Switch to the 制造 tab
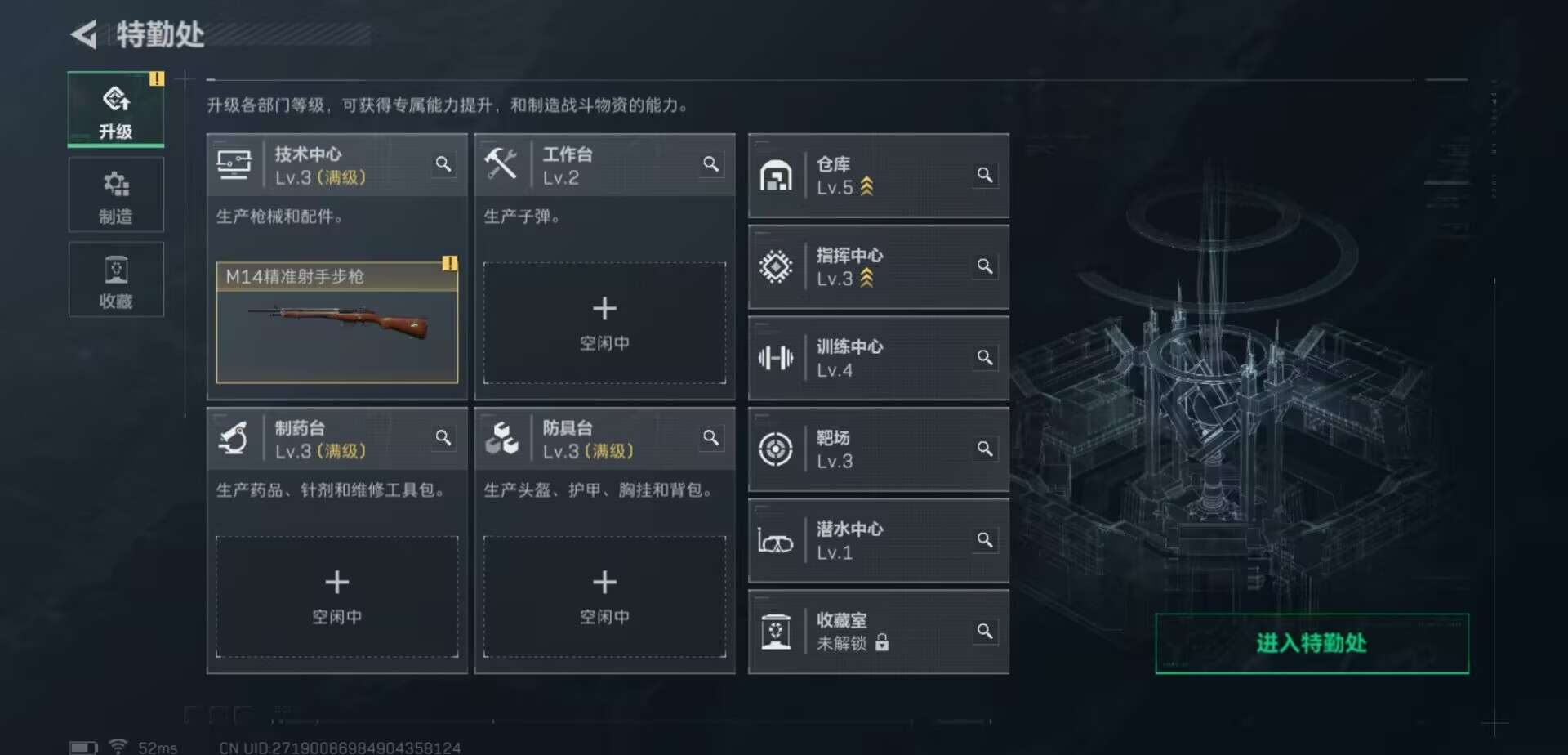The width and height of the screenshot is (1568, 755). click(x=116, y=194)
